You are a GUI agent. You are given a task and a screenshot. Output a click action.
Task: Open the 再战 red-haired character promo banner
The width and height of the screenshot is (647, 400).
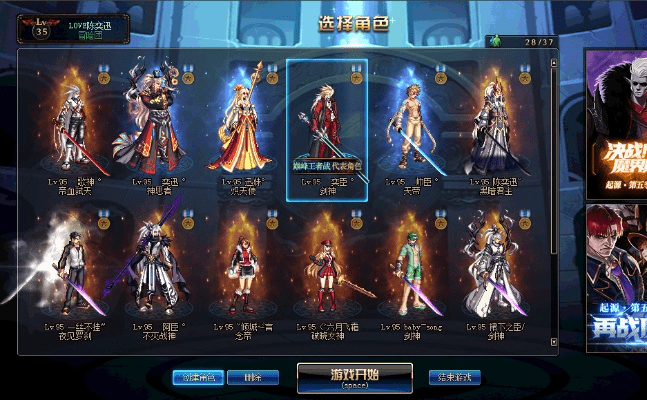pos(615,275)
